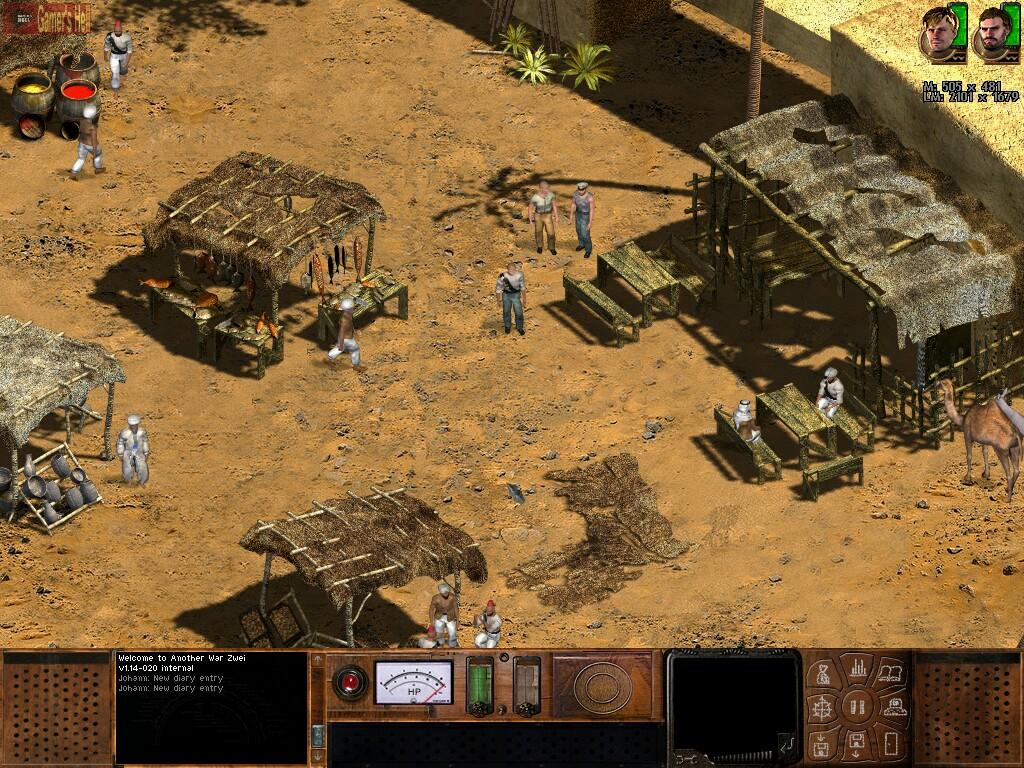Screen dimensions: 1024x768
Task: Open the statistics bar-chart button
Action: tap(857, 667)
